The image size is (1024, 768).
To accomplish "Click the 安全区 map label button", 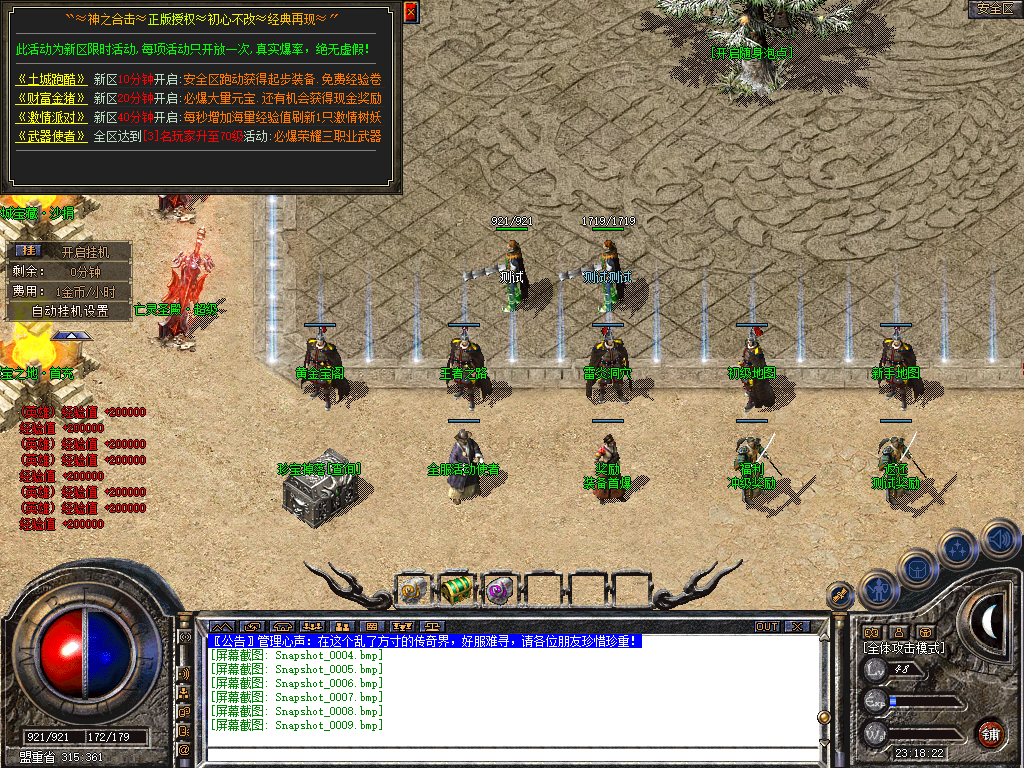I will (995, 9).
